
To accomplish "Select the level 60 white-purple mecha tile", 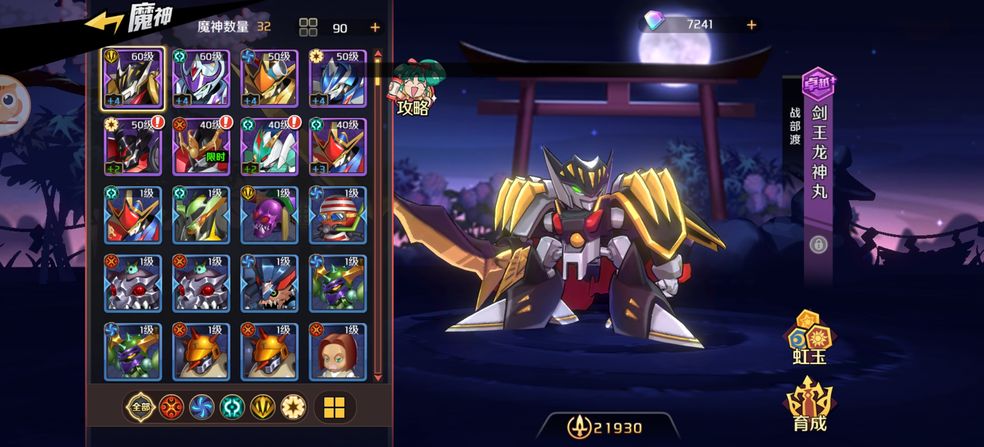I will coord(202,78).
